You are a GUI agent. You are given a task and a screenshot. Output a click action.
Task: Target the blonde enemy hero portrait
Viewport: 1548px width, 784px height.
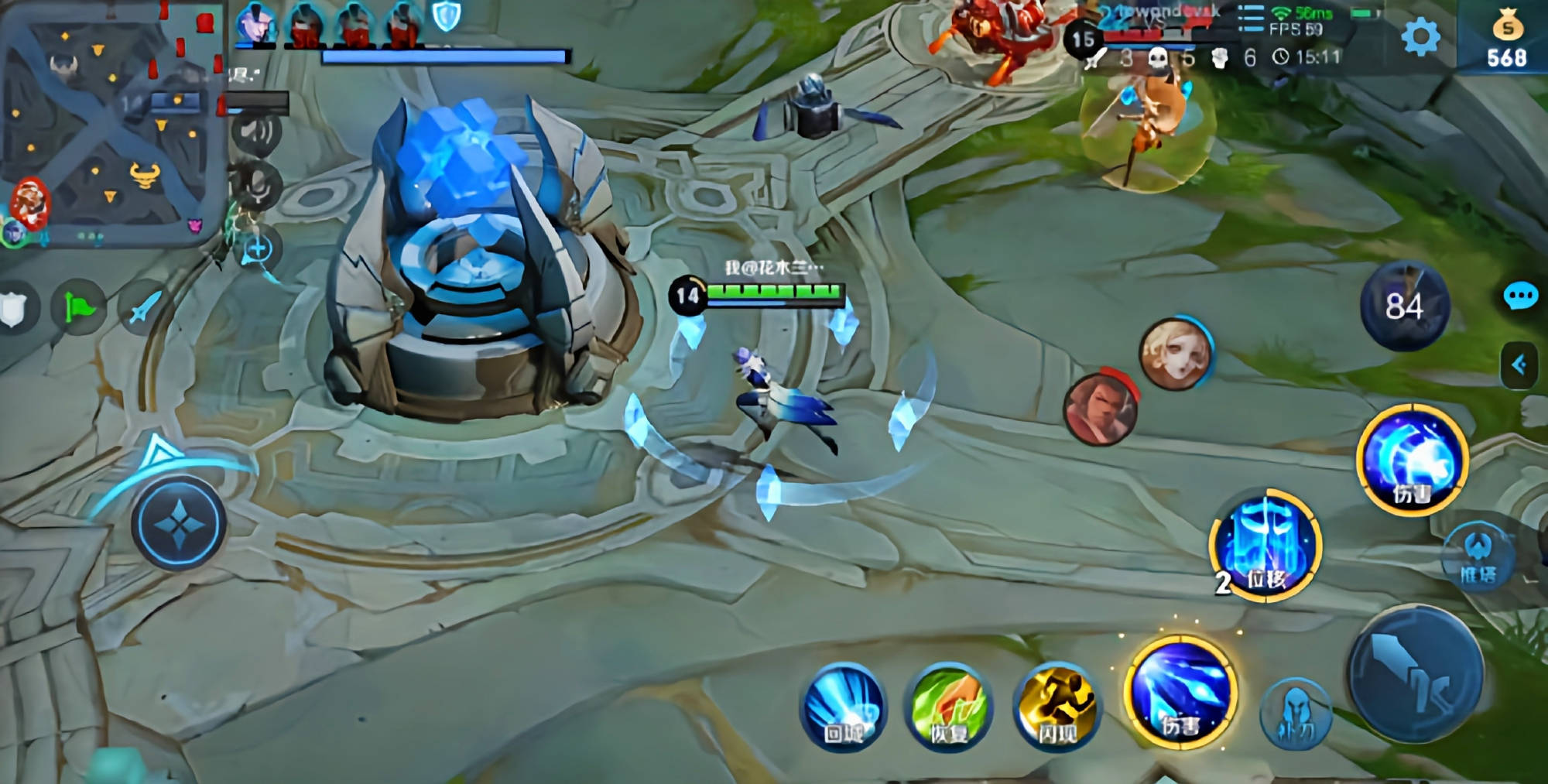click(x=1175, y=354)
